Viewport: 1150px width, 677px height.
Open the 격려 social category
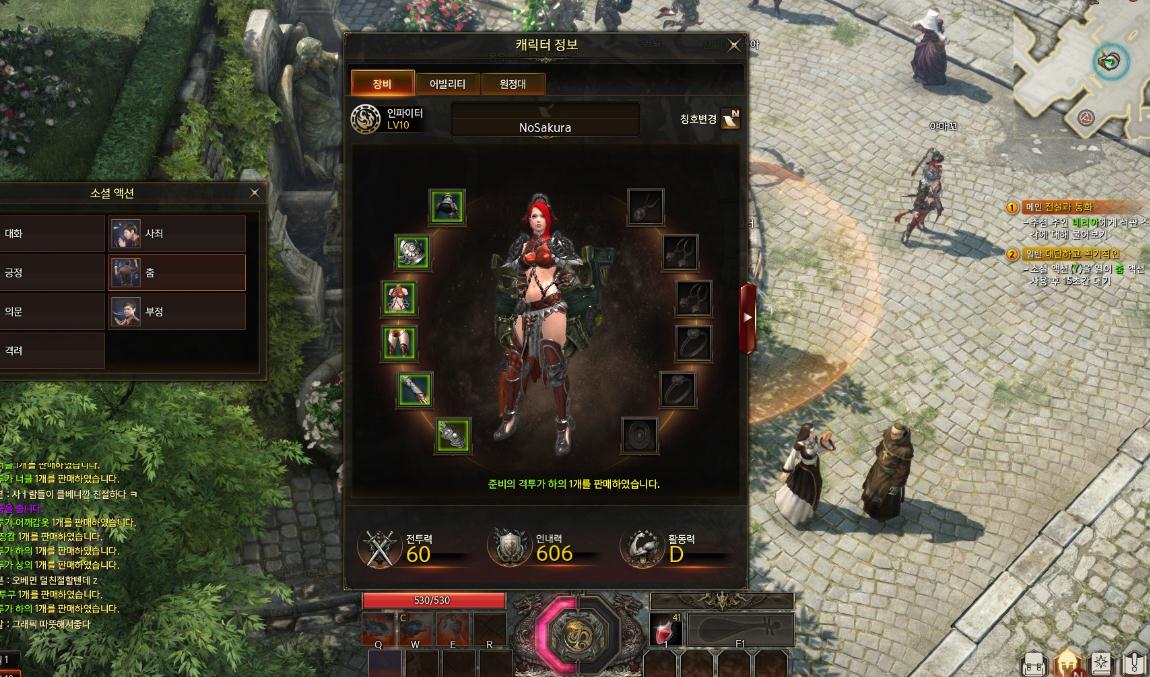point(52,351)
